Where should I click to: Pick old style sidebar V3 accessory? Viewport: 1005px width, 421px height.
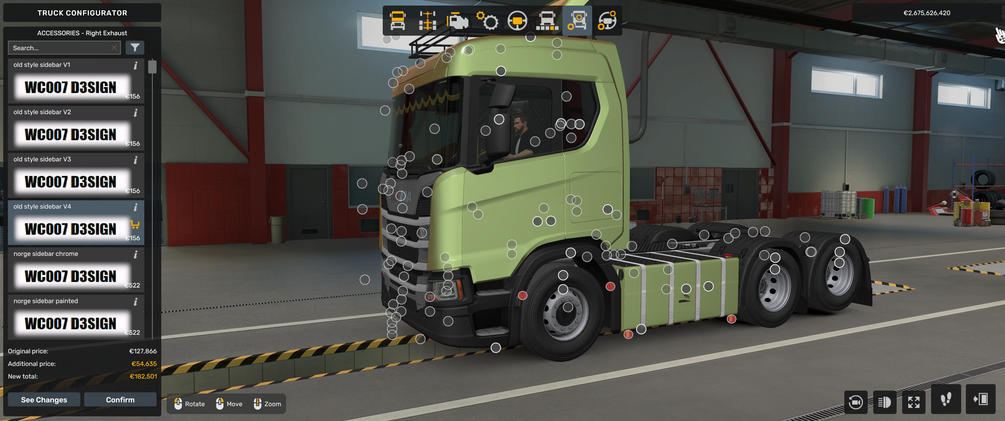tap(70, 181)
